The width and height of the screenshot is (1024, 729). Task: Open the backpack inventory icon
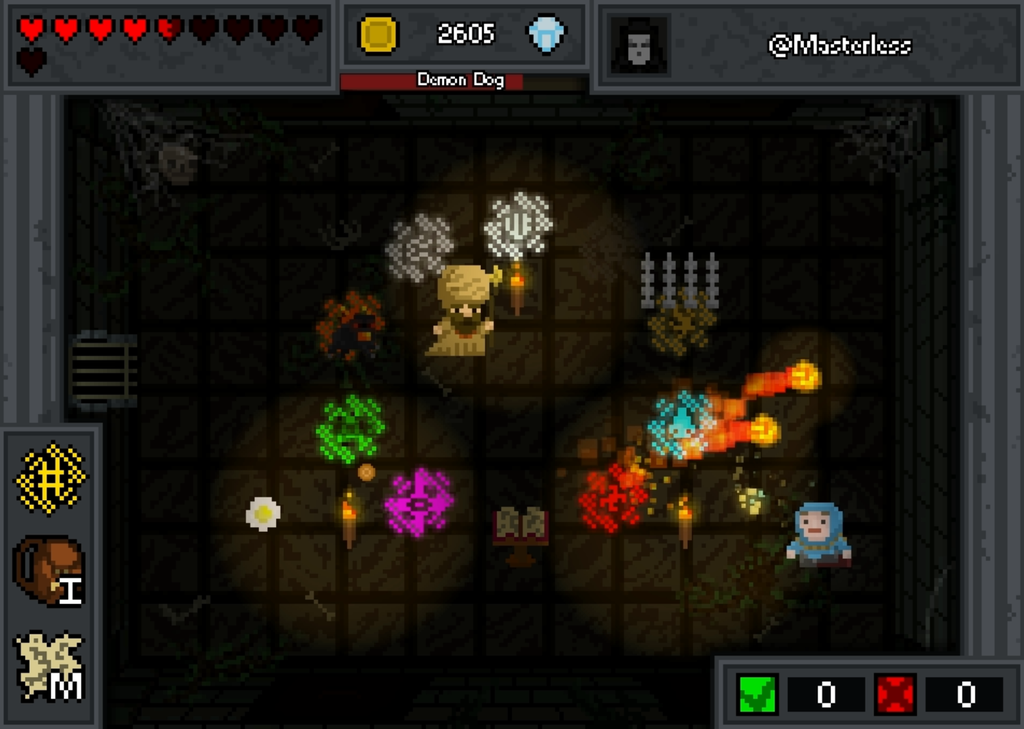pyautogui.click(x=49, y=571)
